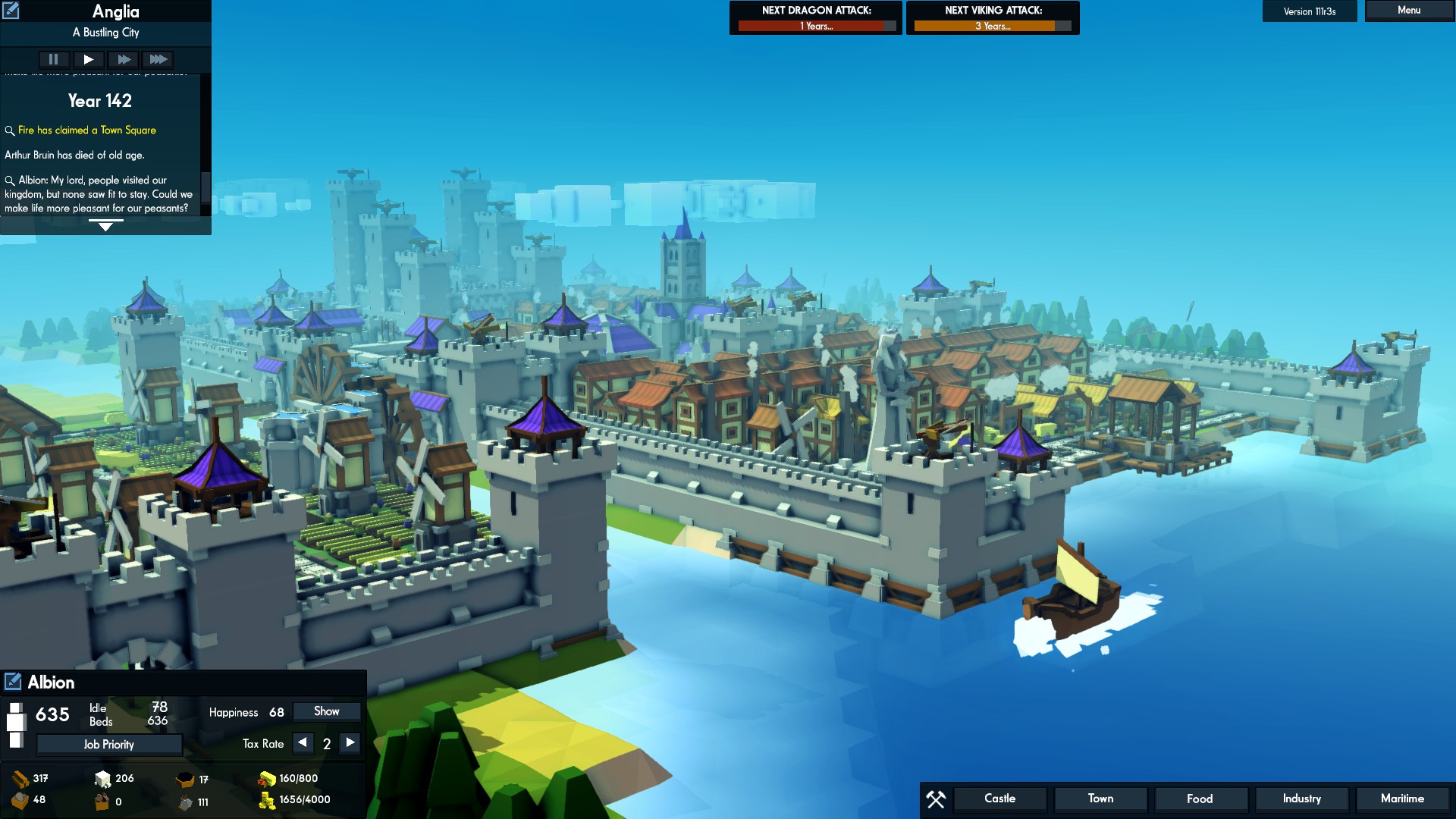1456x819 pixels.
Task: Set game to triple fast-forward speed
Action: pyautogui.click(x=158, y=59)
